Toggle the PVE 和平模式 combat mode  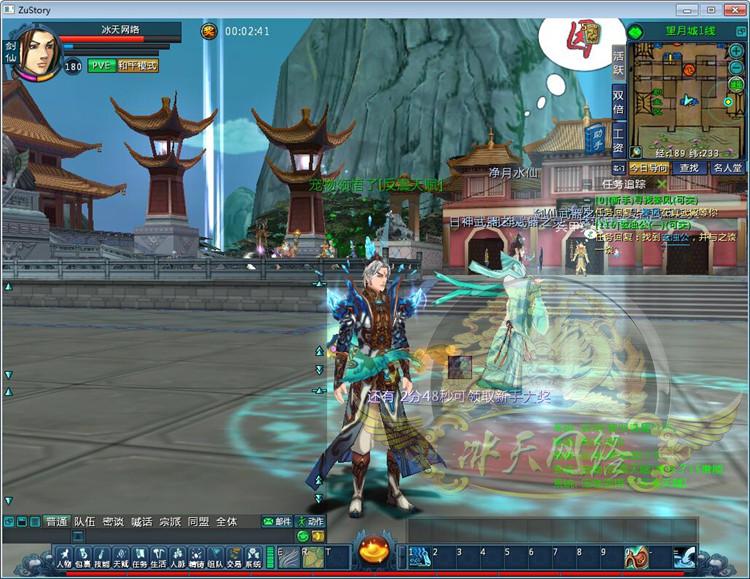pyautogui.click(x=123, y=66)
